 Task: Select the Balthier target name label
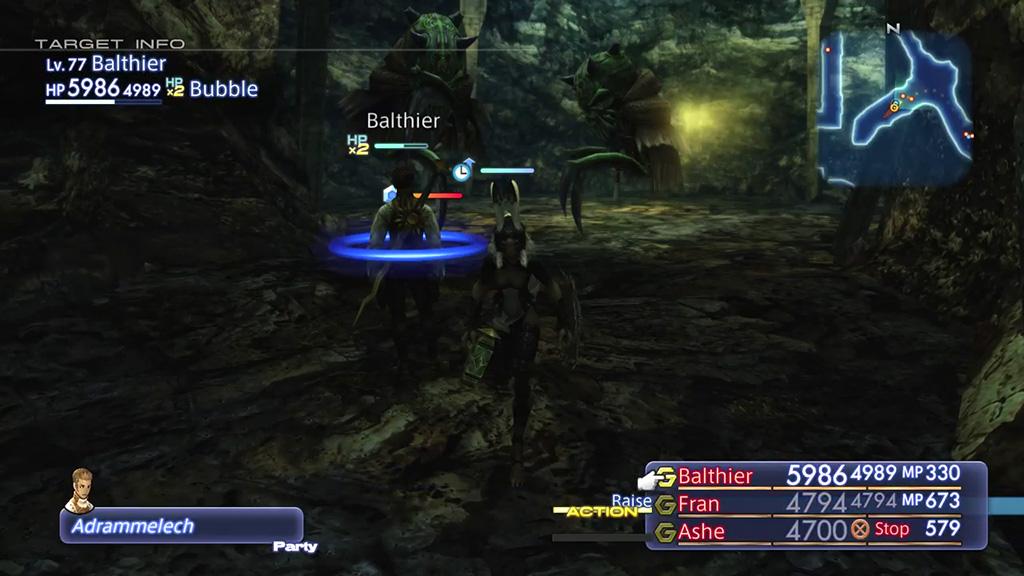(403, 121)
